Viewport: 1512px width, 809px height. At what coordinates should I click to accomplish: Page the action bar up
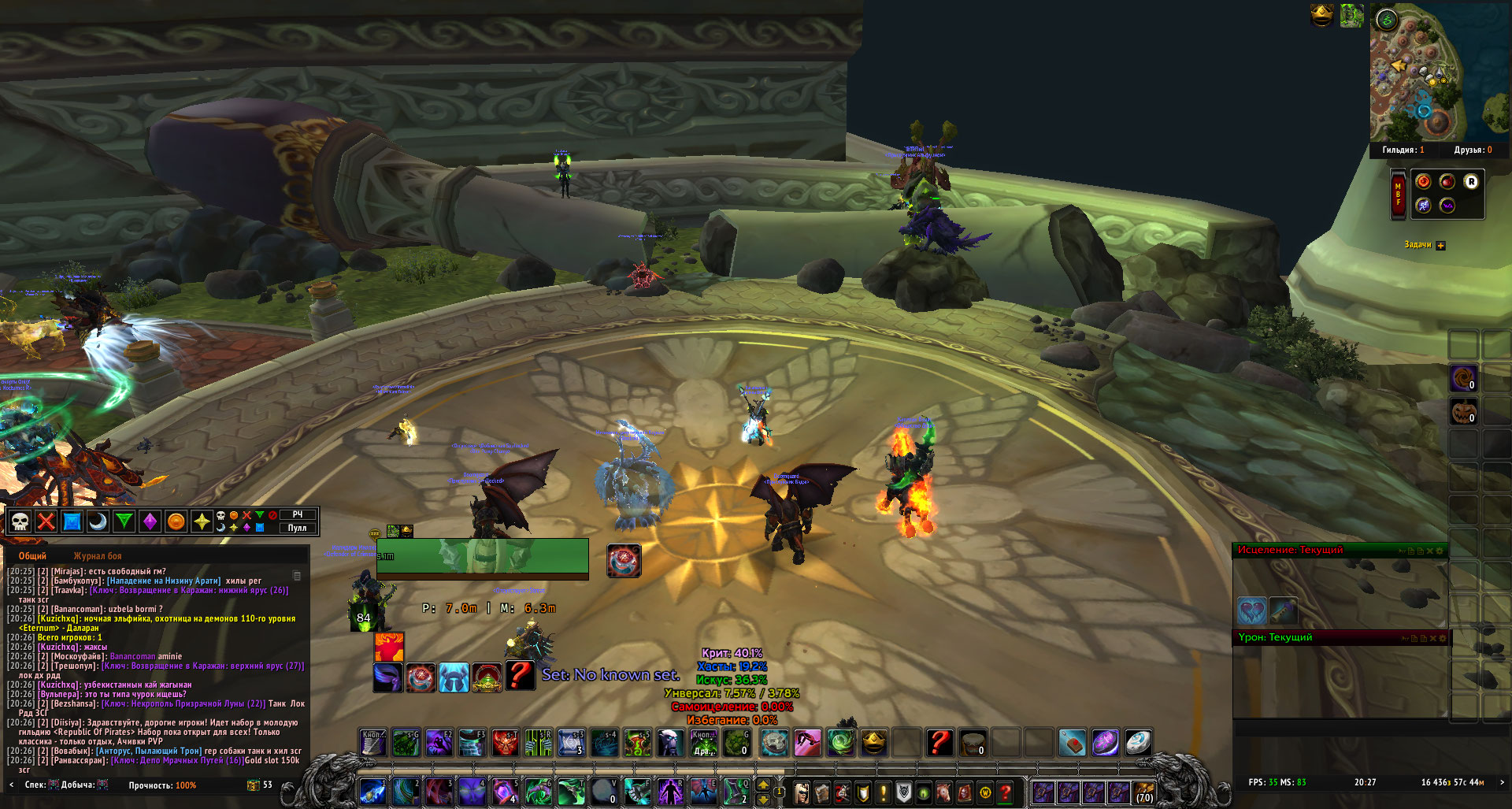(763, 785)
